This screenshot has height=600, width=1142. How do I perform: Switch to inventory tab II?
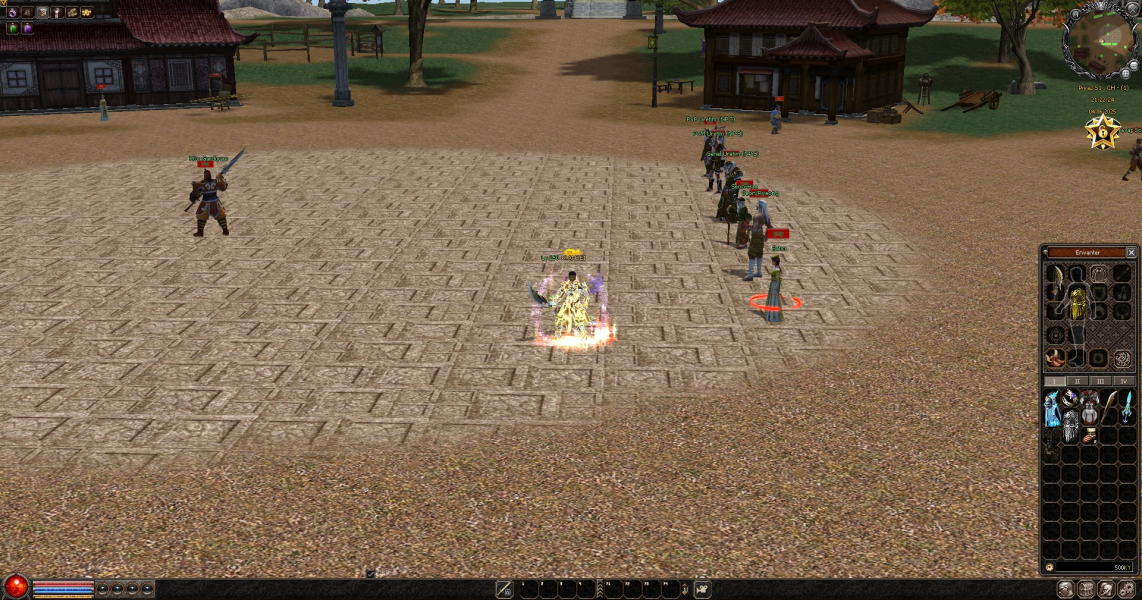[x=1078, y=381]
